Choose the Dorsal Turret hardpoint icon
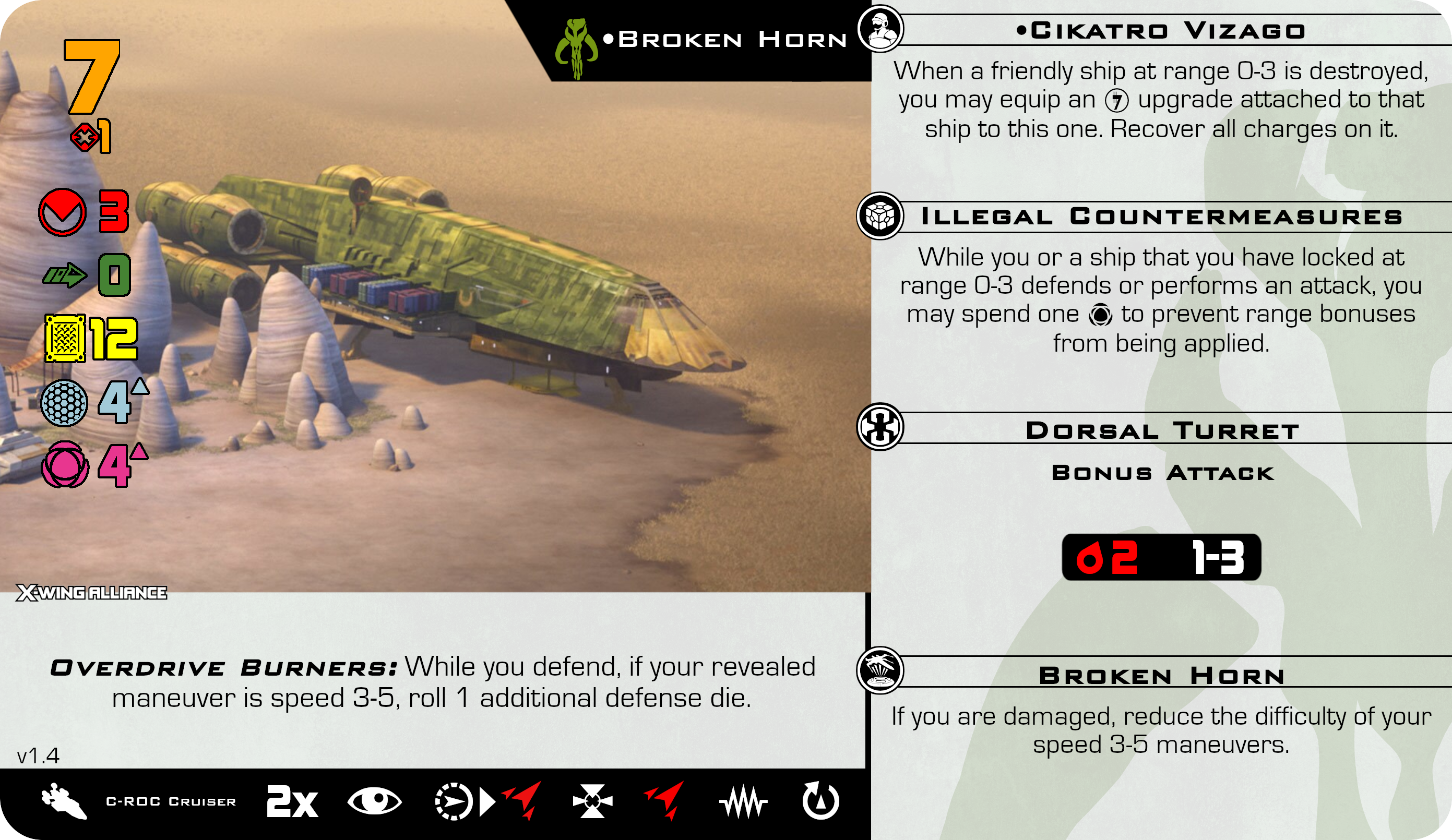This screenshot has height=840, width=1452. 880,427
